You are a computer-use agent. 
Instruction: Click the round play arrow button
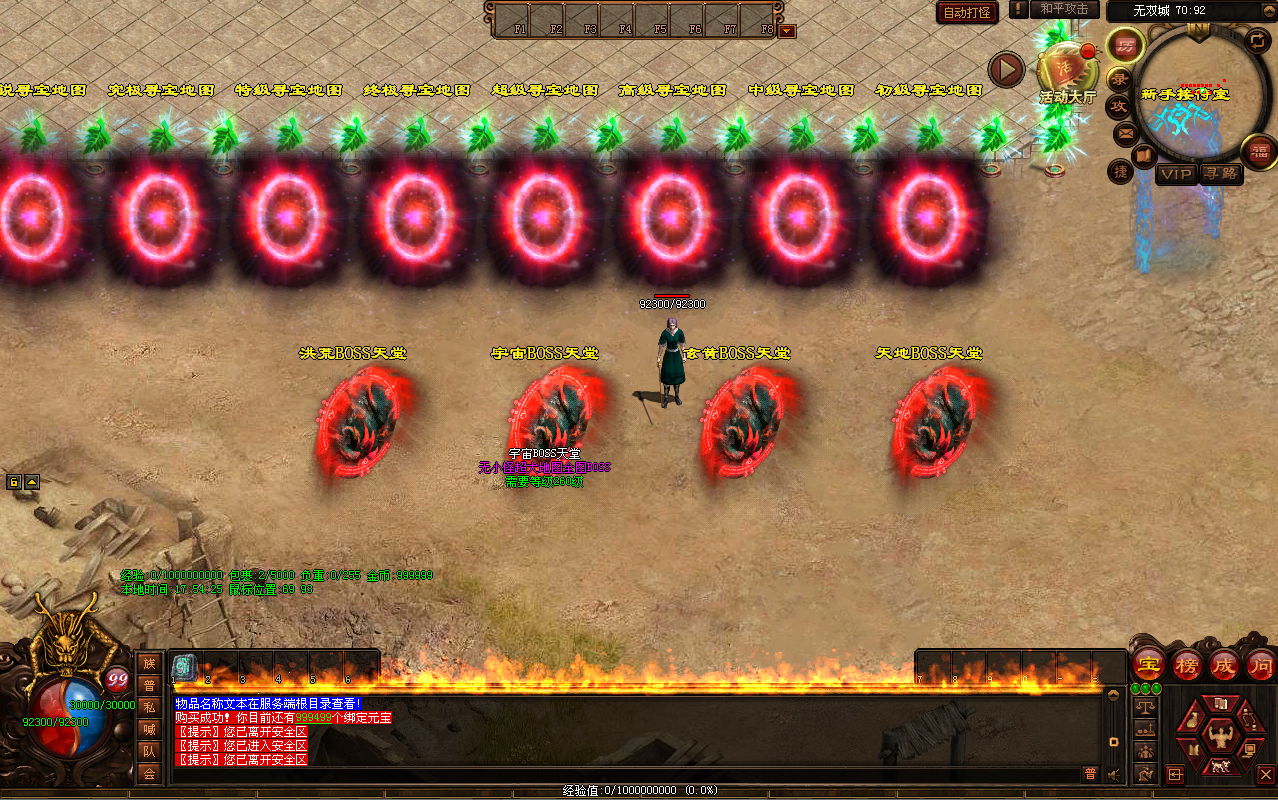pos(1006,69)
